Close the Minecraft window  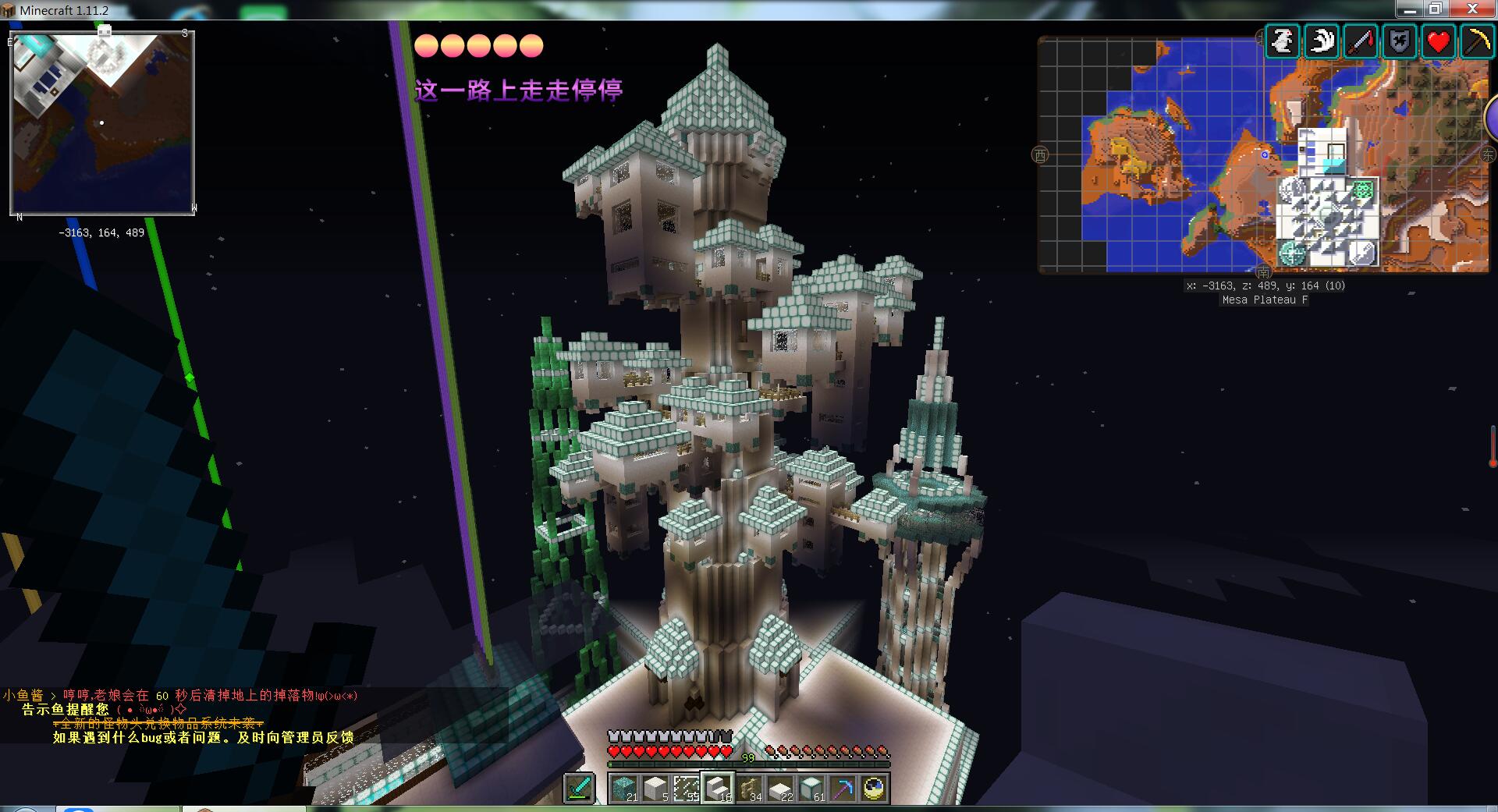tap(1472, 9)
